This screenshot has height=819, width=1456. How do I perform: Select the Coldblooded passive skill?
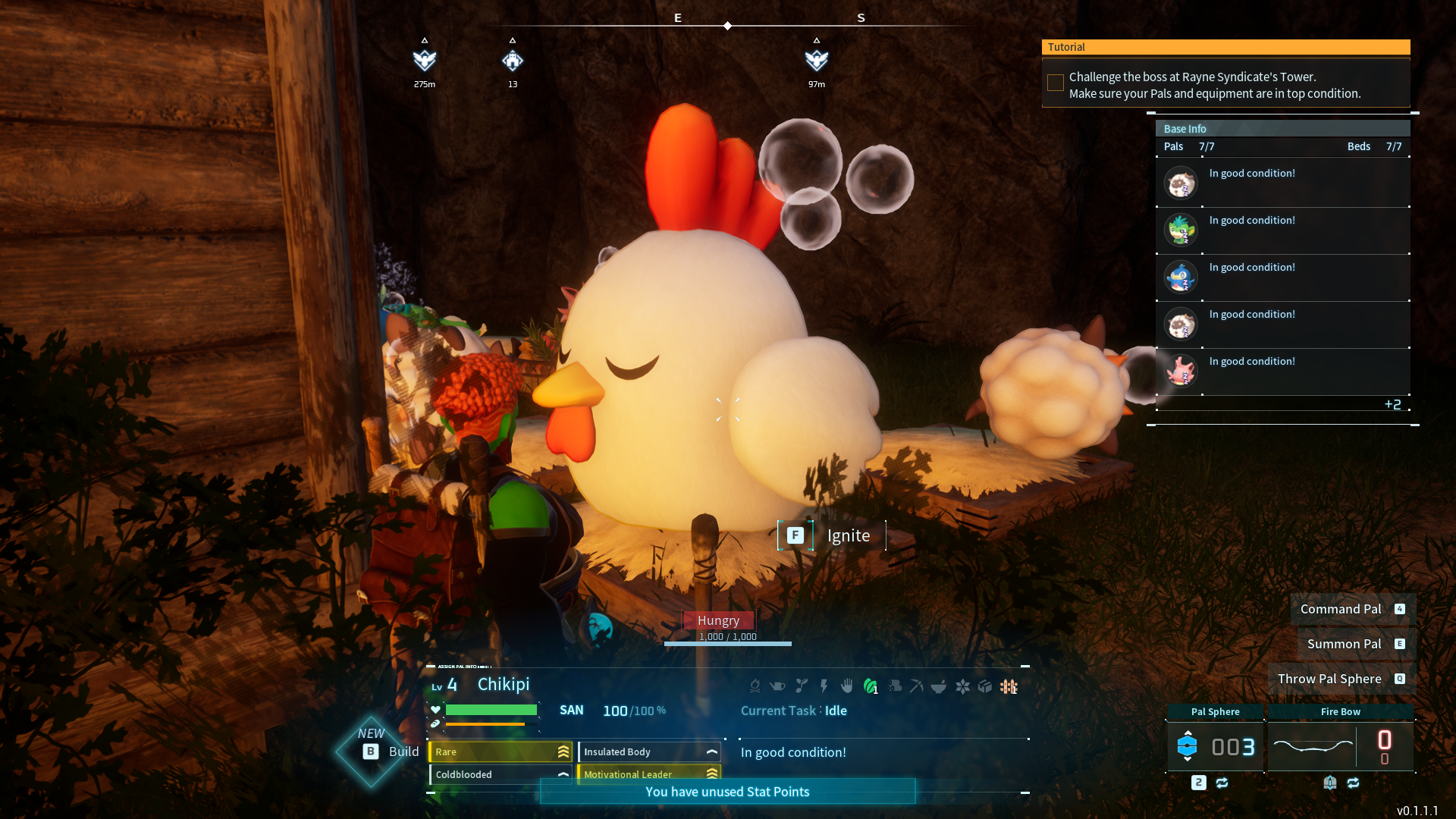coord(500,774)
